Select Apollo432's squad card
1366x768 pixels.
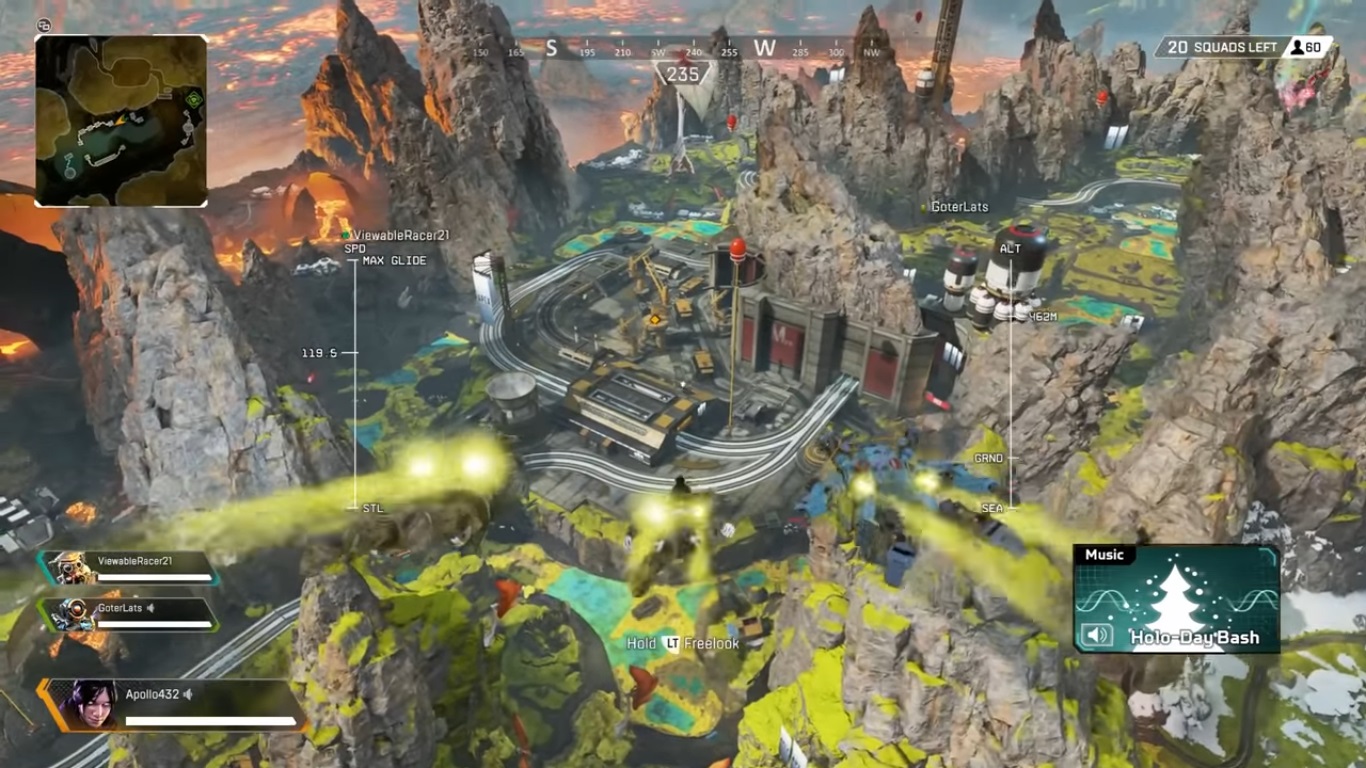click(170, 704)
